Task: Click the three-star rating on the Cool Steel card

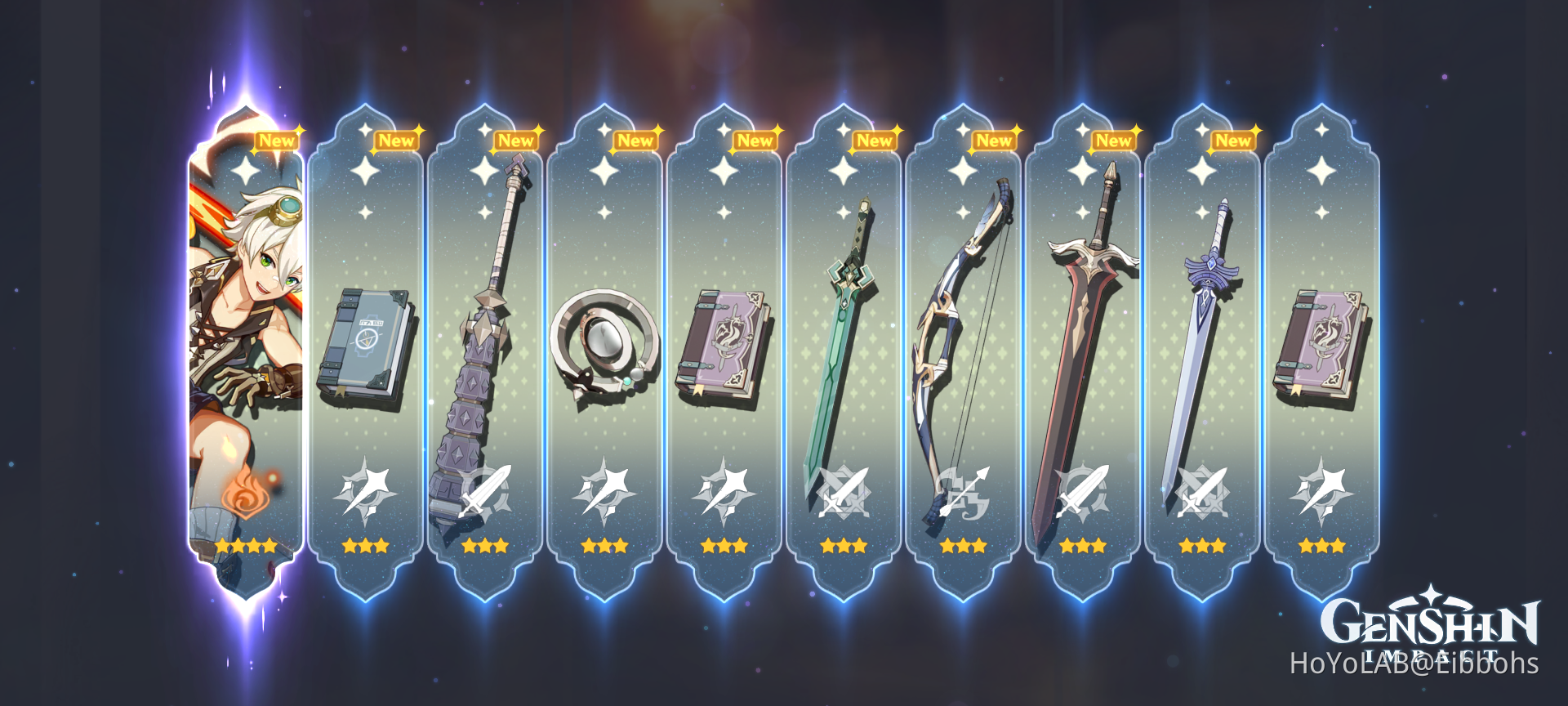Action: pyautogui.click(x=1201, y=546)
